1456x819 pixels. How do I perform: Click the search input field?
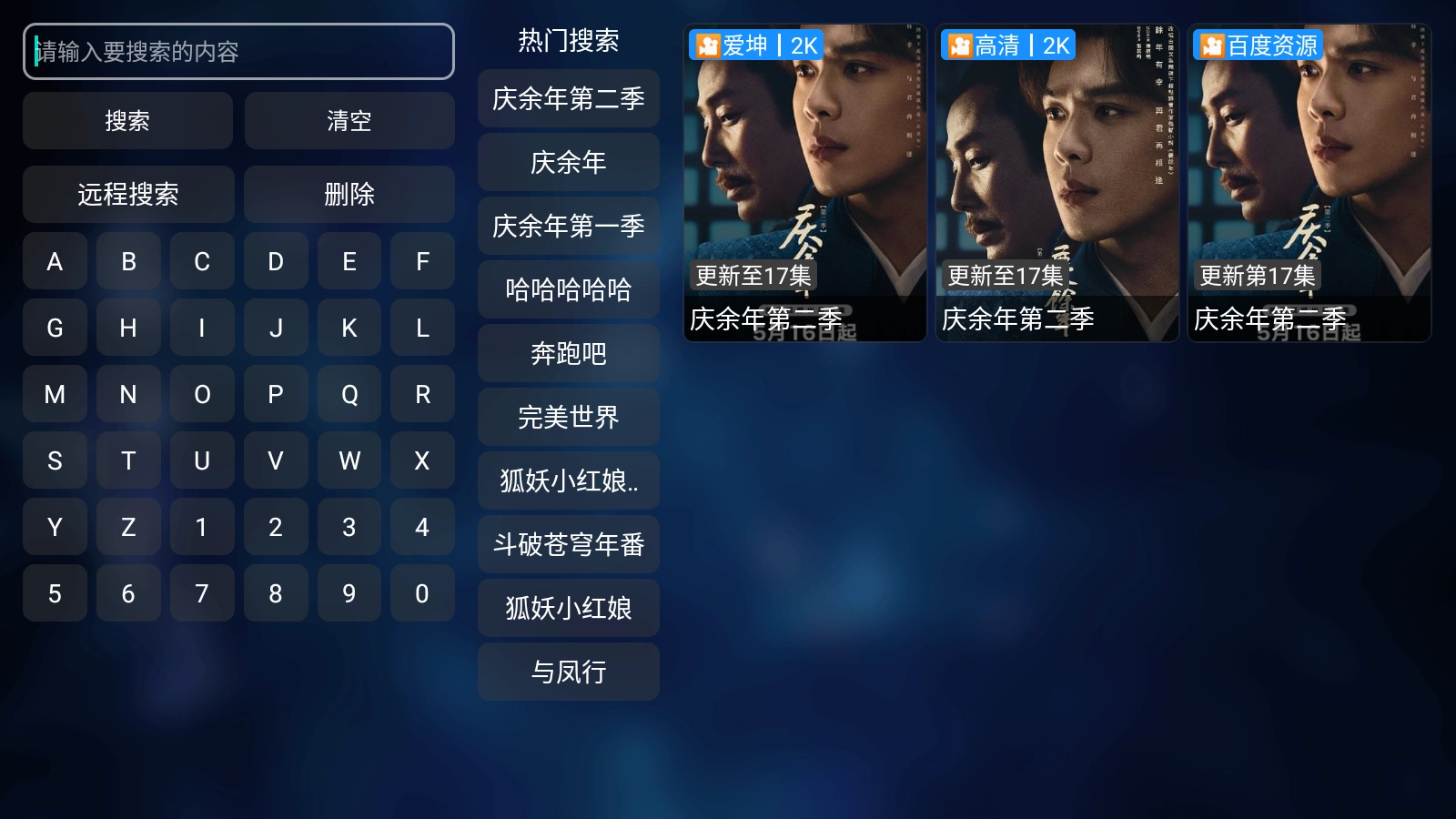point(238,52)
